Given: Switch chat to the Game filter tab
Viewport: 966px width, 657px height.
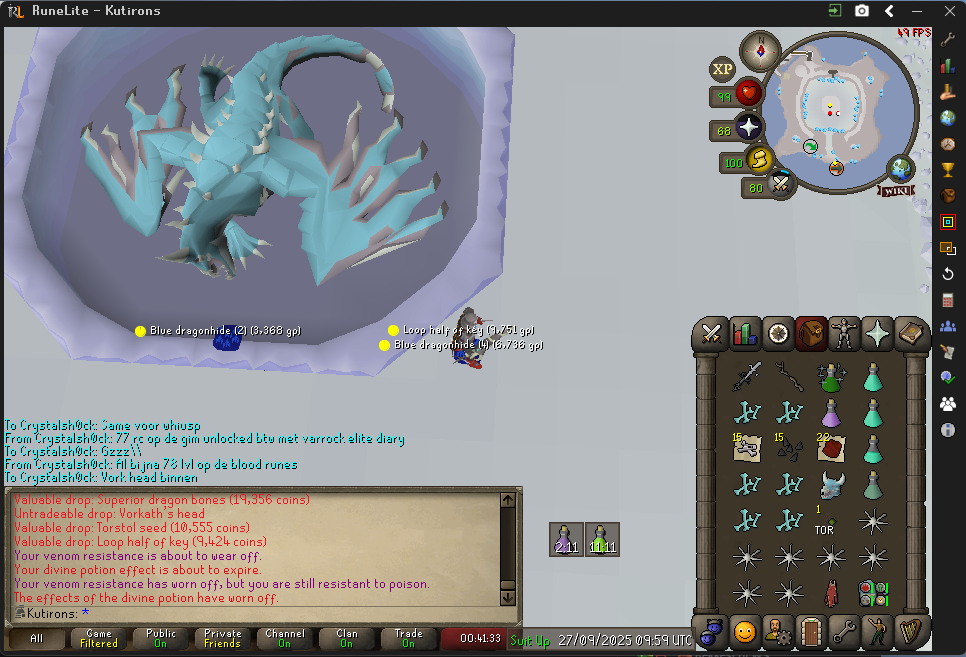Looking at the screenshot, I should click(98, 638).
